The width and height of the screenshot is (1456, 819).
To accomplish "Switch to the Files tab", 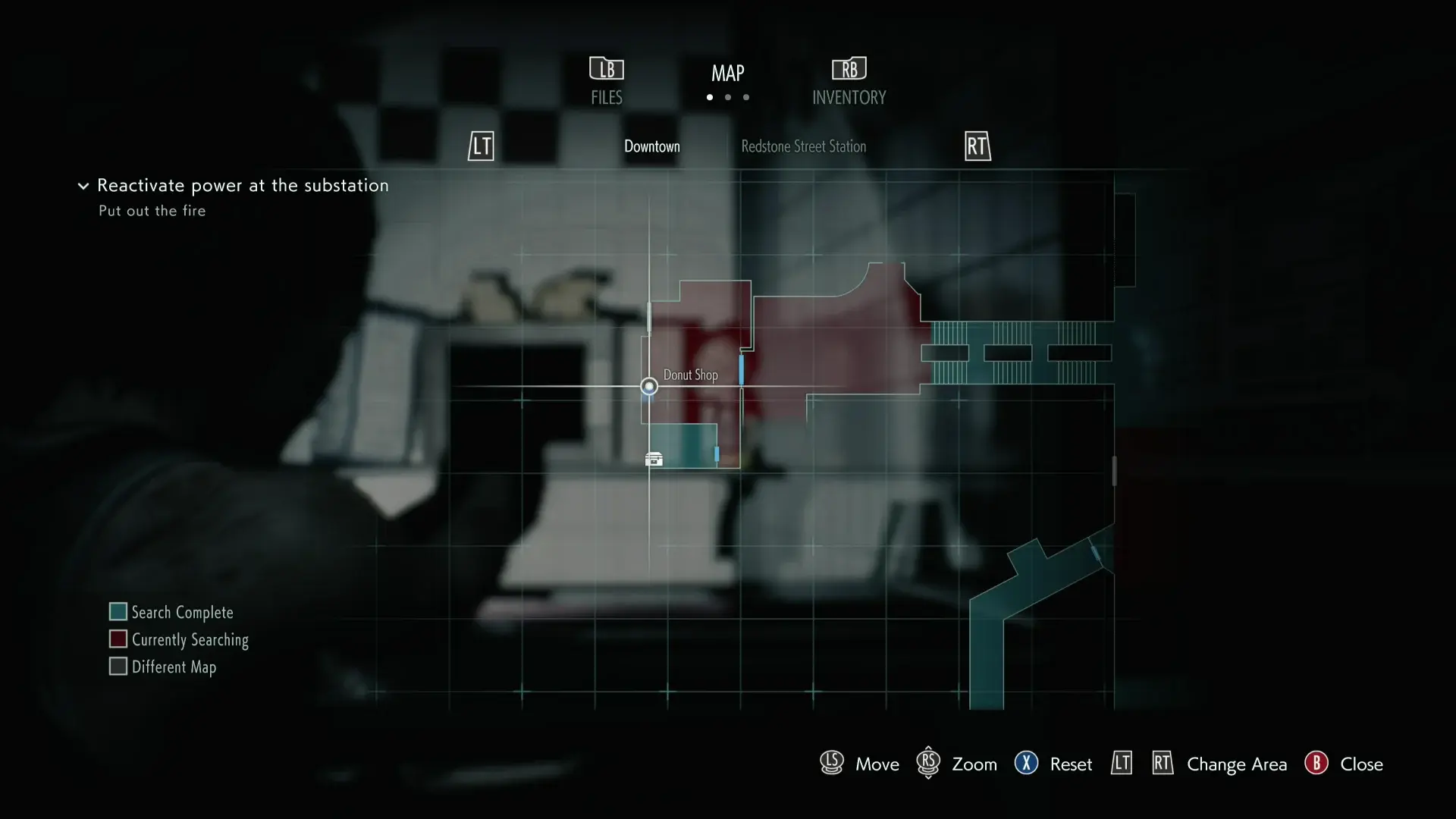I will click(x=607, y=82).
